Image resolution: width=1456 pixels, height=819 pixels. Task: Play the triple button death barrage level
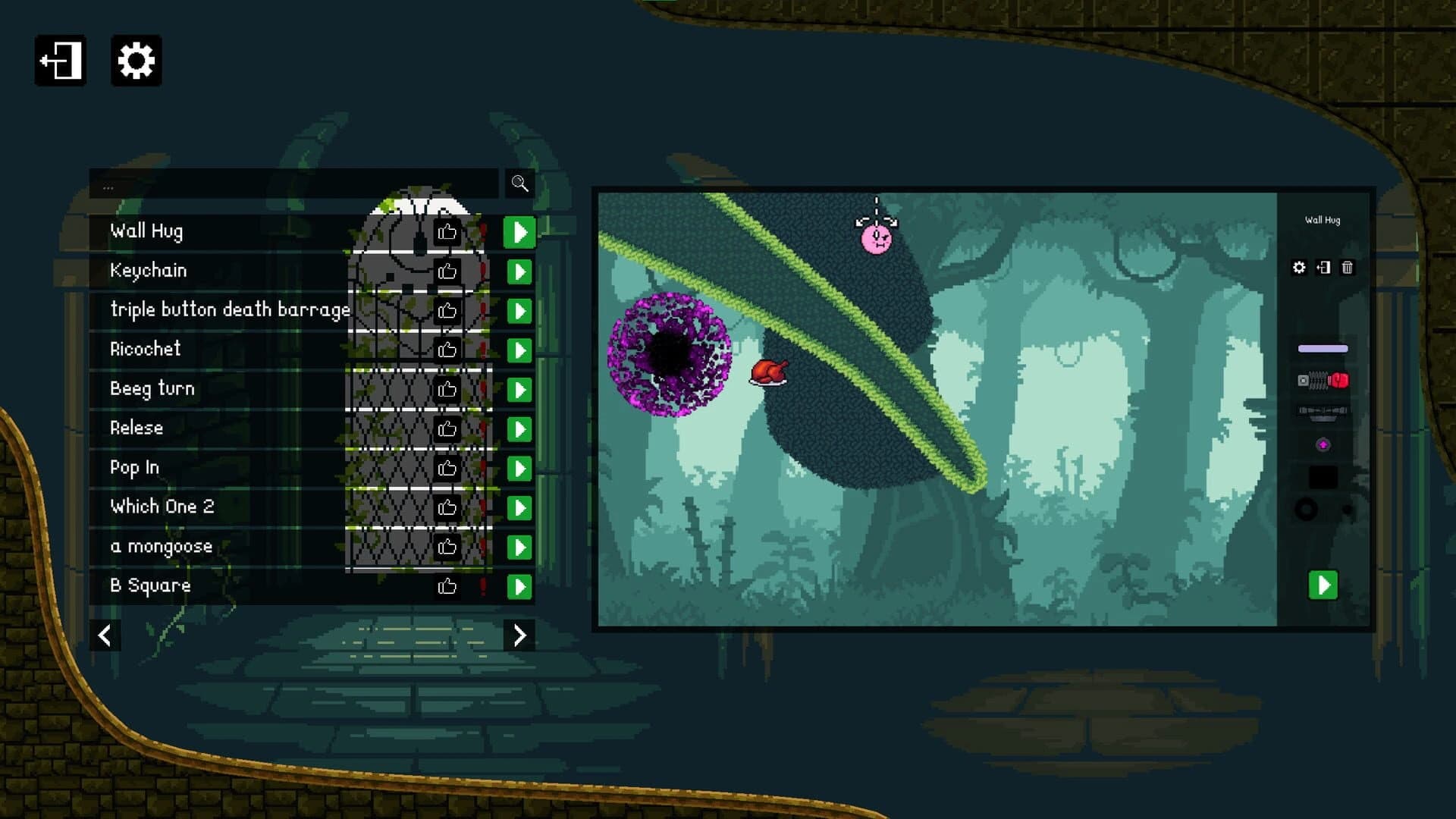(519, 310)
